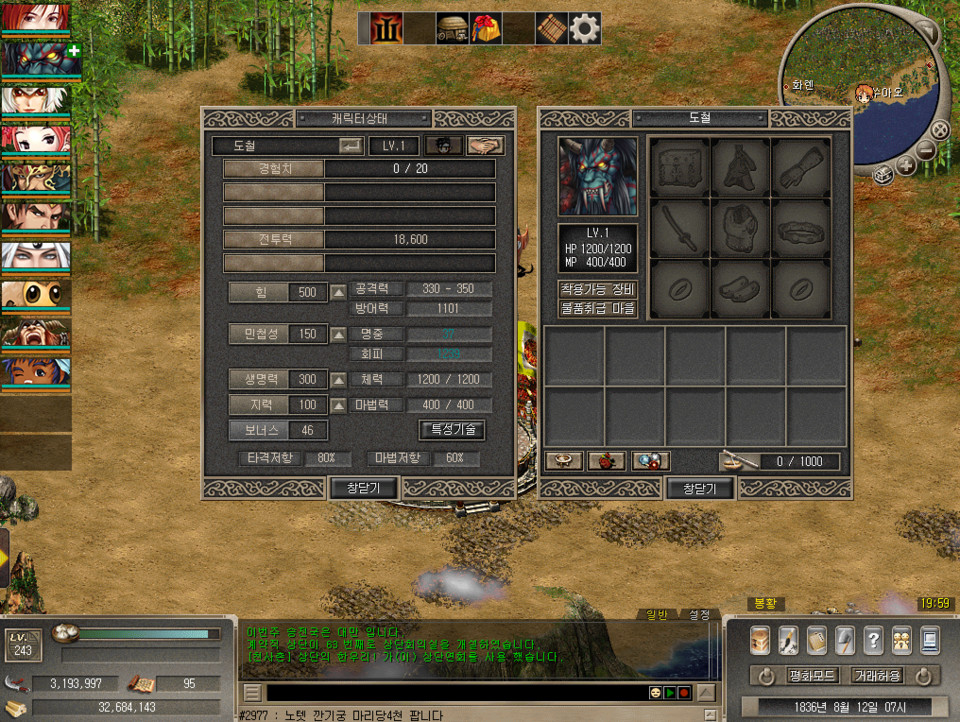Zoom out the minimap with the minus button
960x722 pixels.
[x=926, y=152]
